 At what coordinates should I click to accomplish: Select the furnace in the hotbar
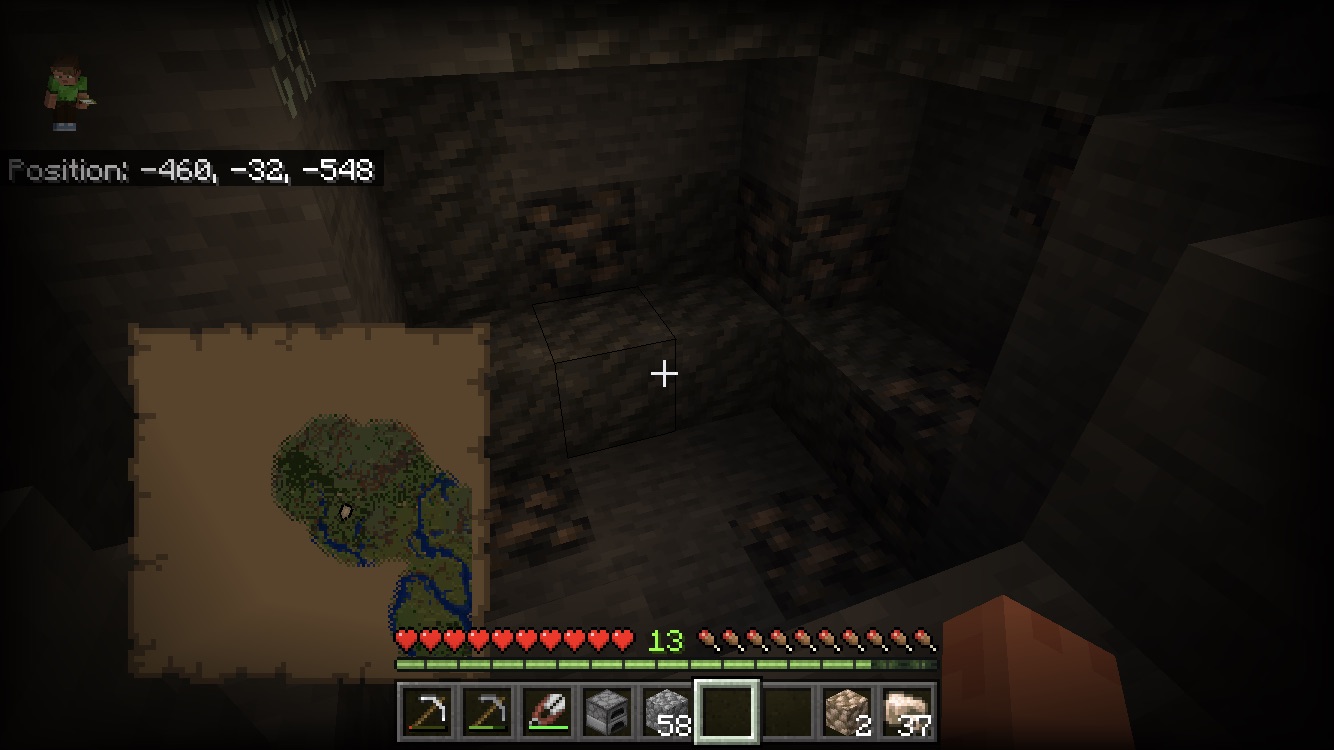pyautogui.click(x=607, y=713)
